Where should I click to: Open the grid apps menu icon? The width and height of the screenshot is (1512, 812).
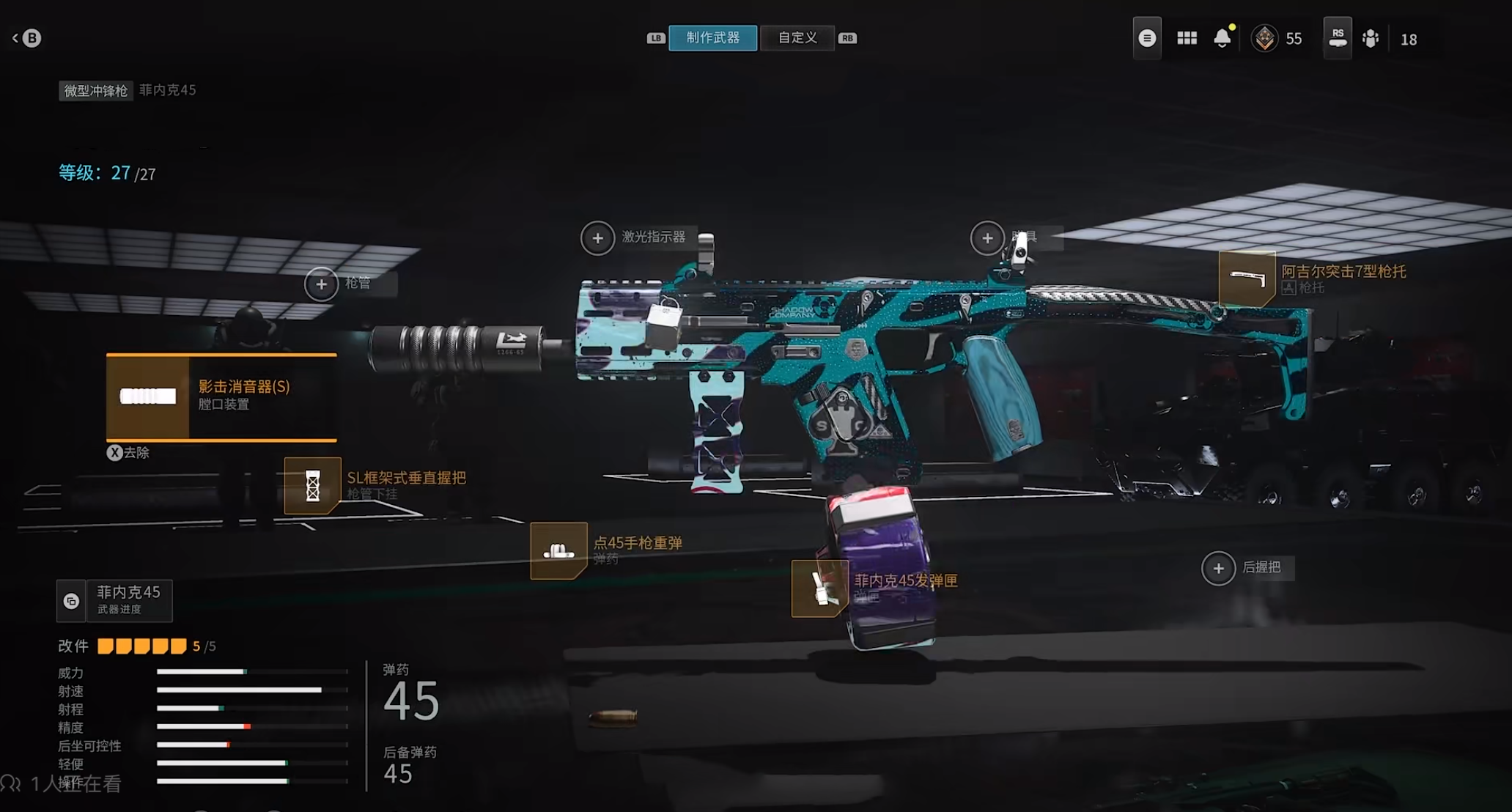(x=1187, y=39)
